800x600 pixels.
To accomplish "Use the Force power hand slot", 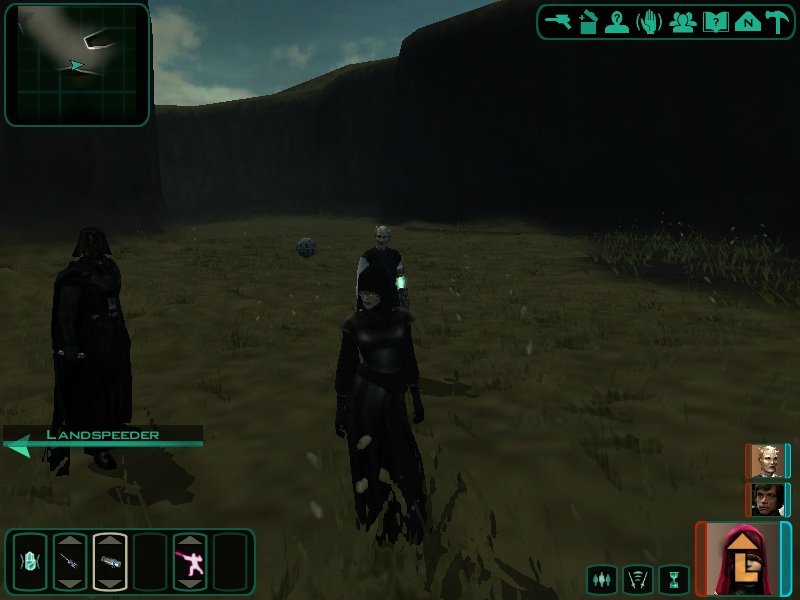I will 30,562.
